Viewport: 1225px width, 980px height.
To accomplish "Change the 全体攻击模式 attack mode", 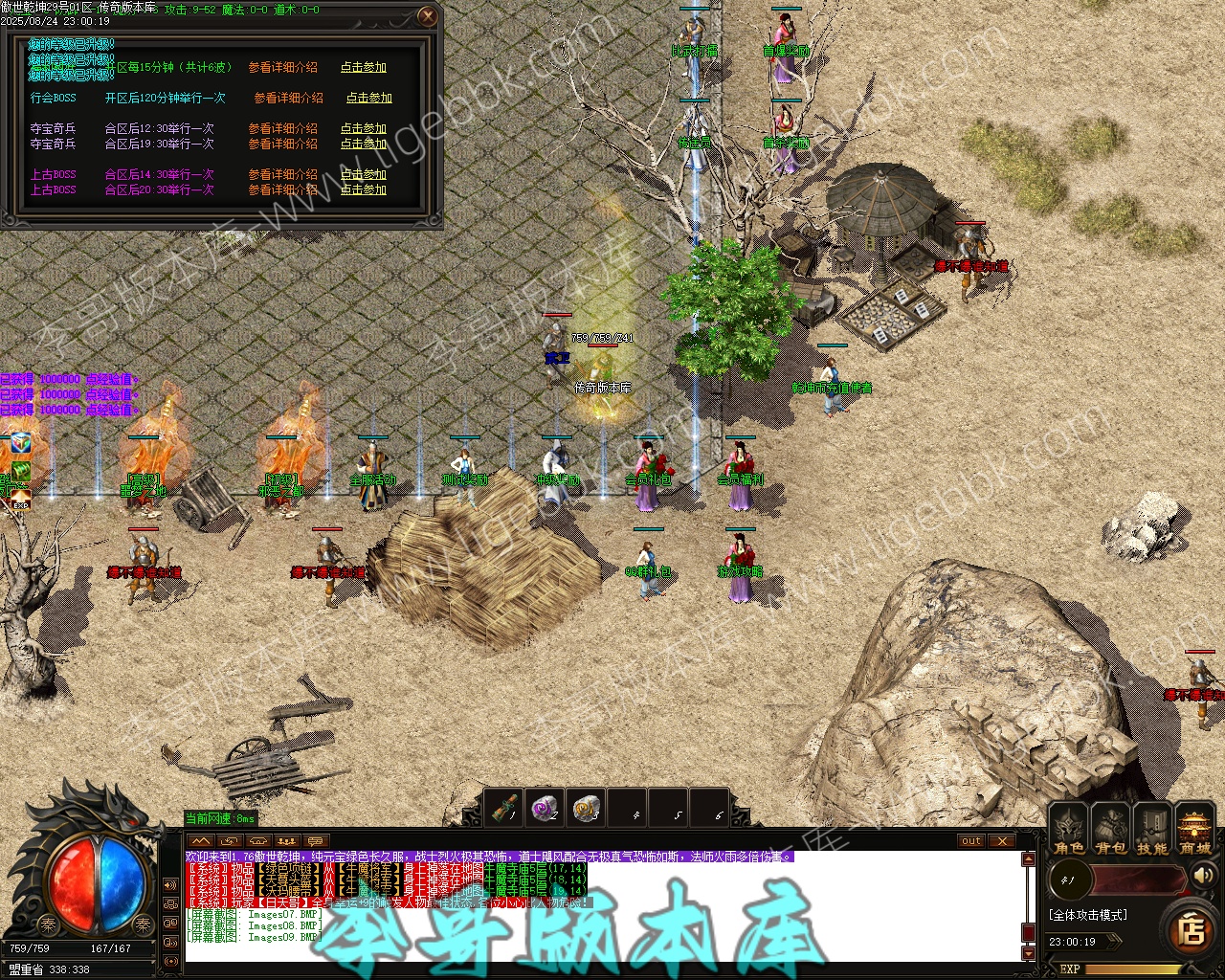I will pos(1088,915).
